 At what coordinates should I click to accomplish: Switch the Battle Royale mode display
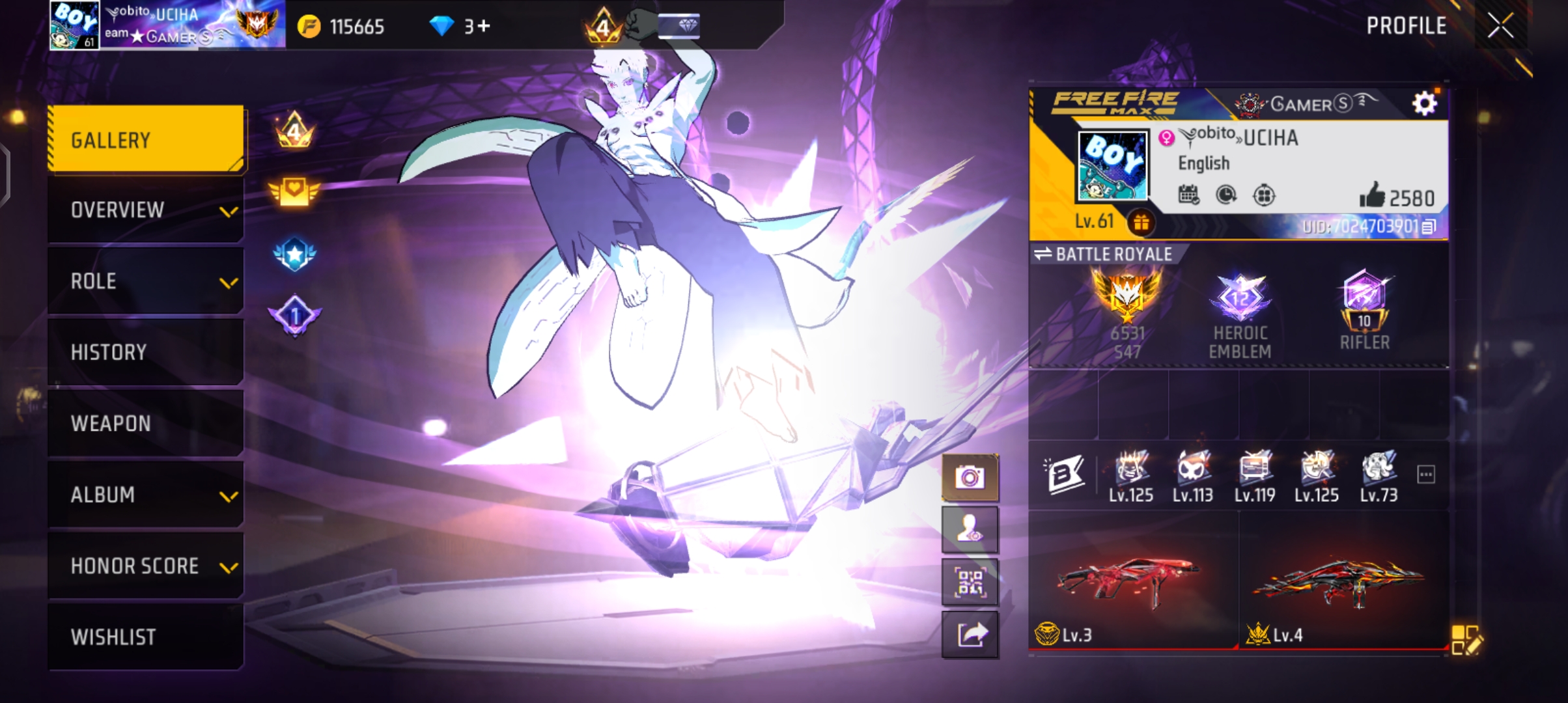point(1043,254)
